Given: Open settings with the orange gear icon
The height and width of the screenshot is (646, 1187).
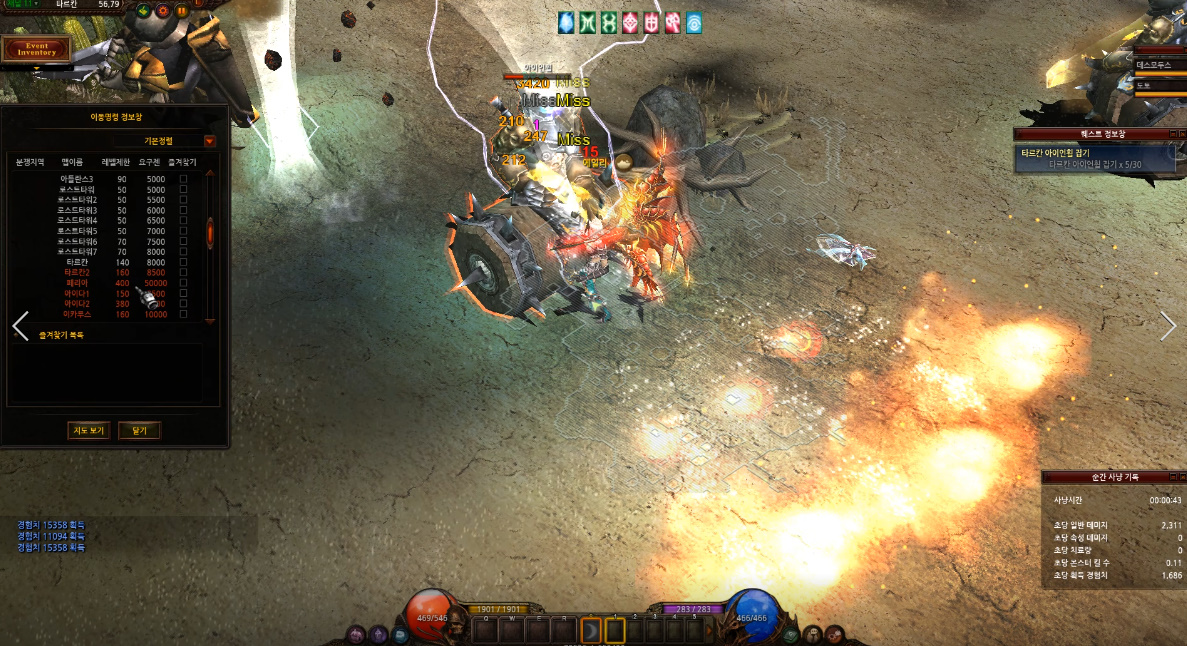Looking at the screenshot, I should click(x=163, y=11).
